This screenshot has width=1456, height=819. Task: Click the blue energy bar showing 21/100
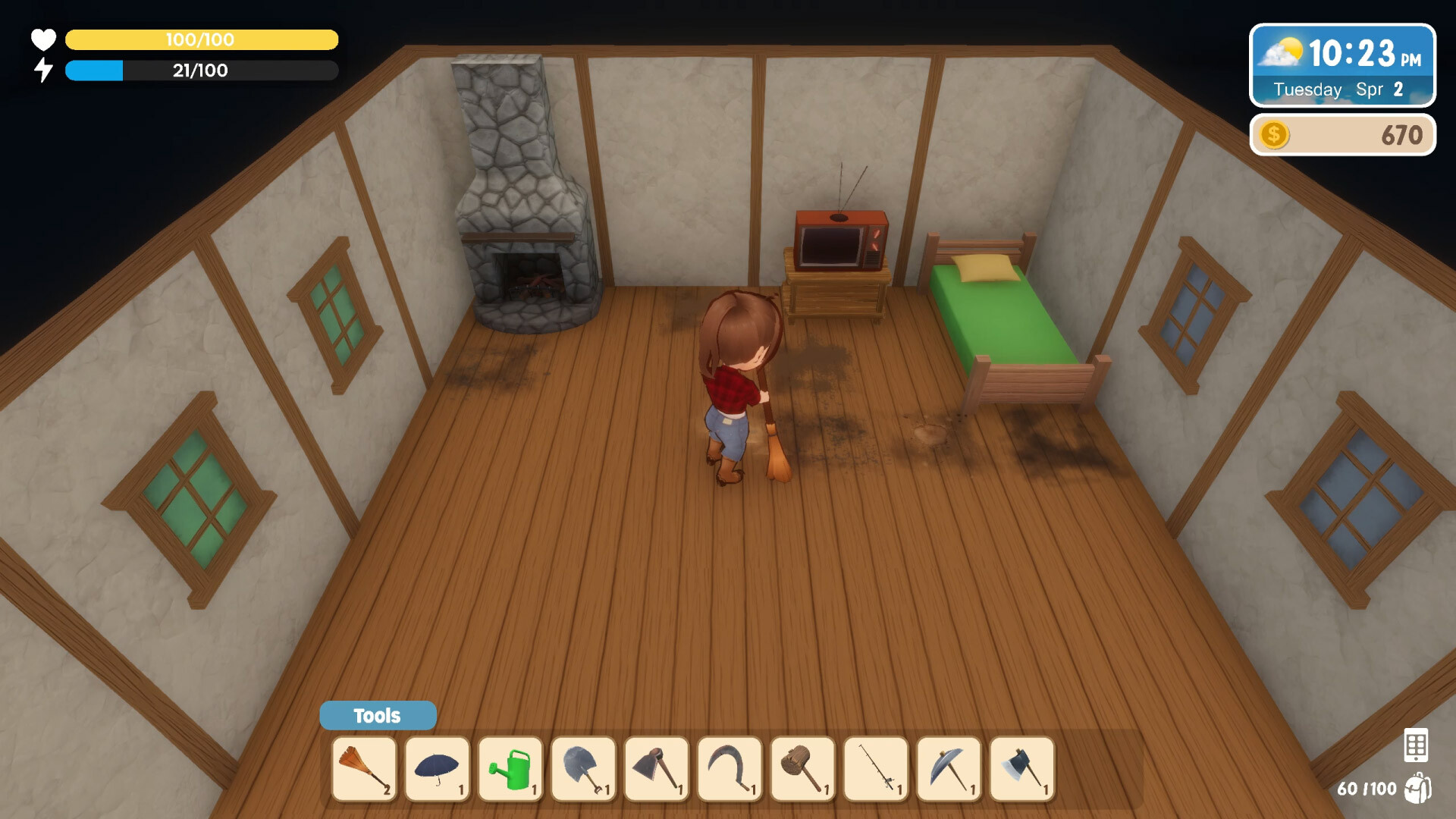(x=201, y=71)
